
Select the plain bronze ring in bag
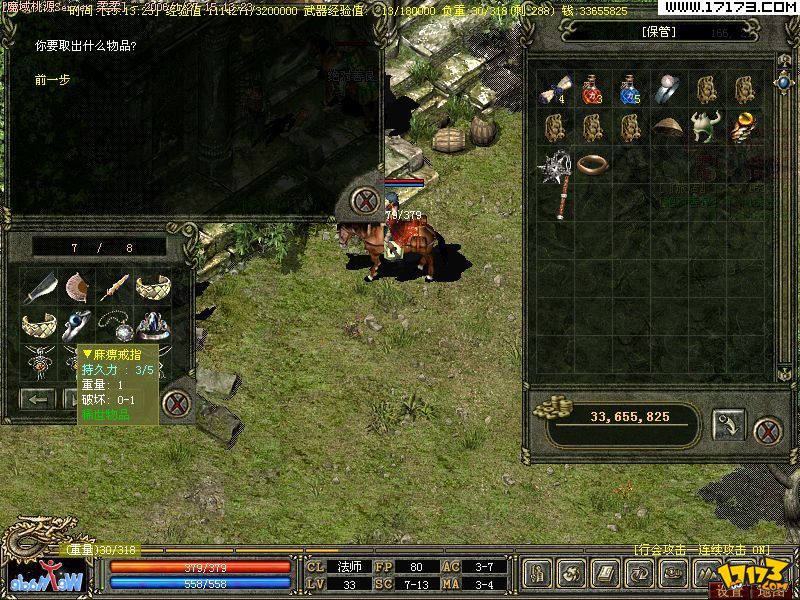click(592, 163)
